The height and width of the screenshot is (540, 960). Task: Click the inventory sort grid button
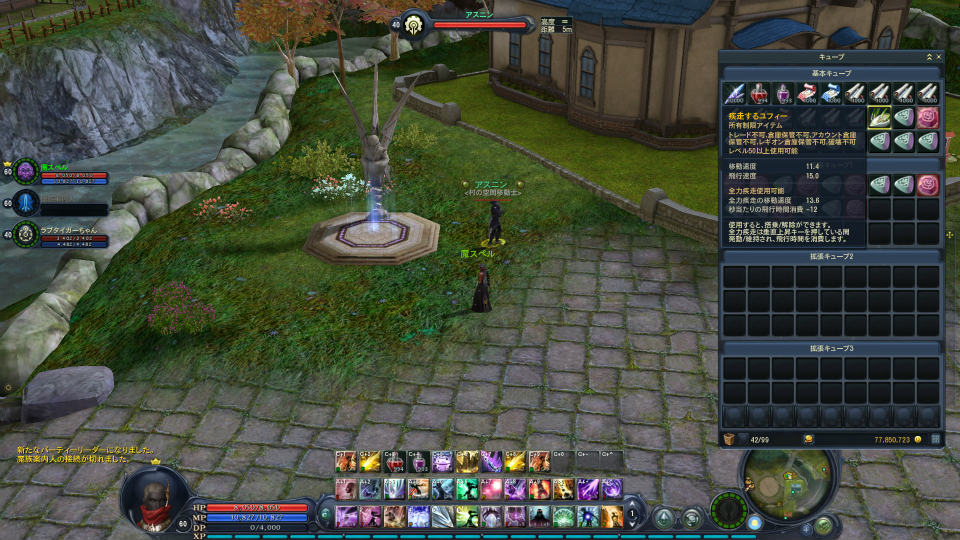coord(936,439)
